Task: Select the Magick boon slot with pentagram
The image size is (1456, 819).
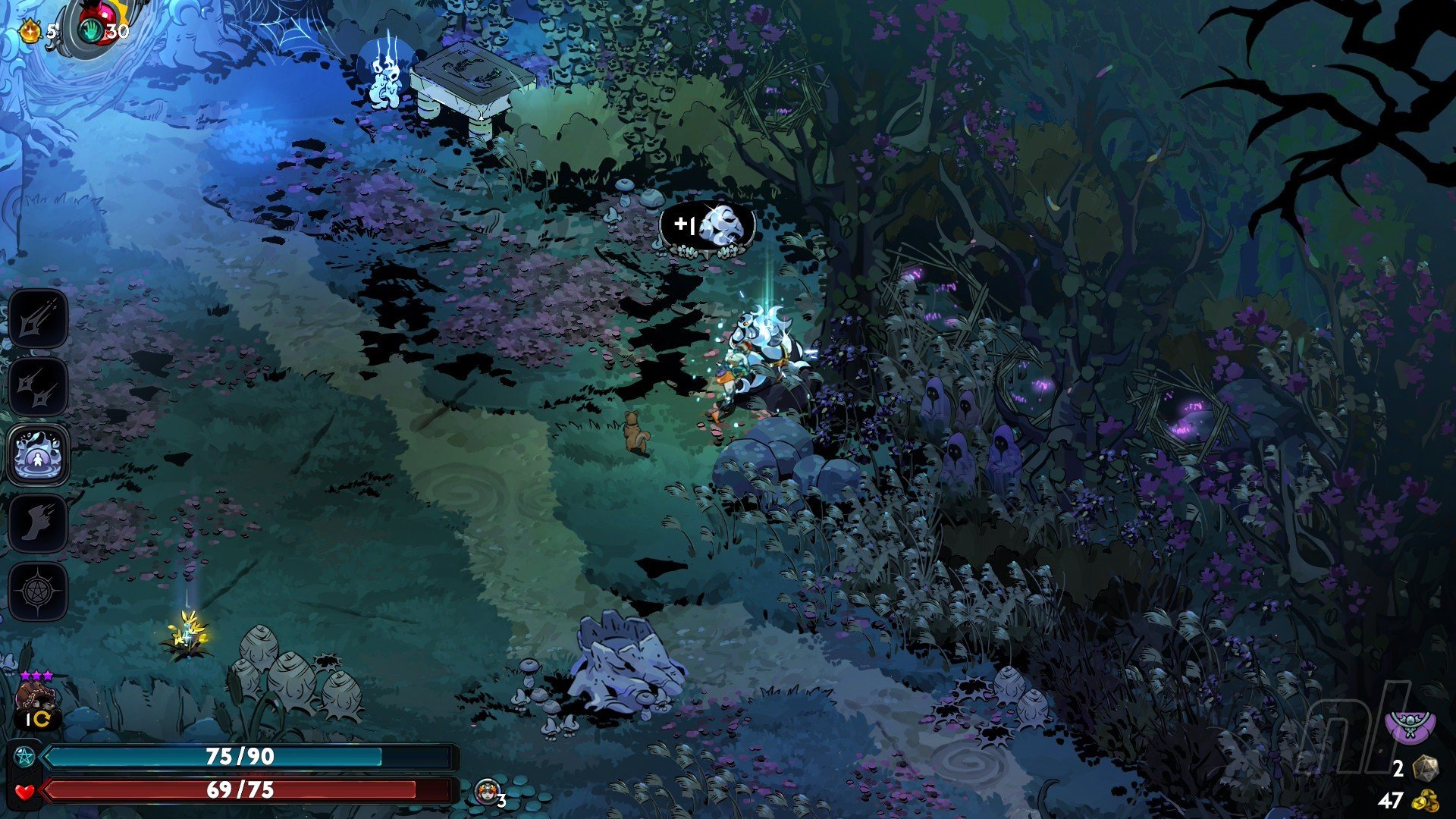Action: coord(38,591)
